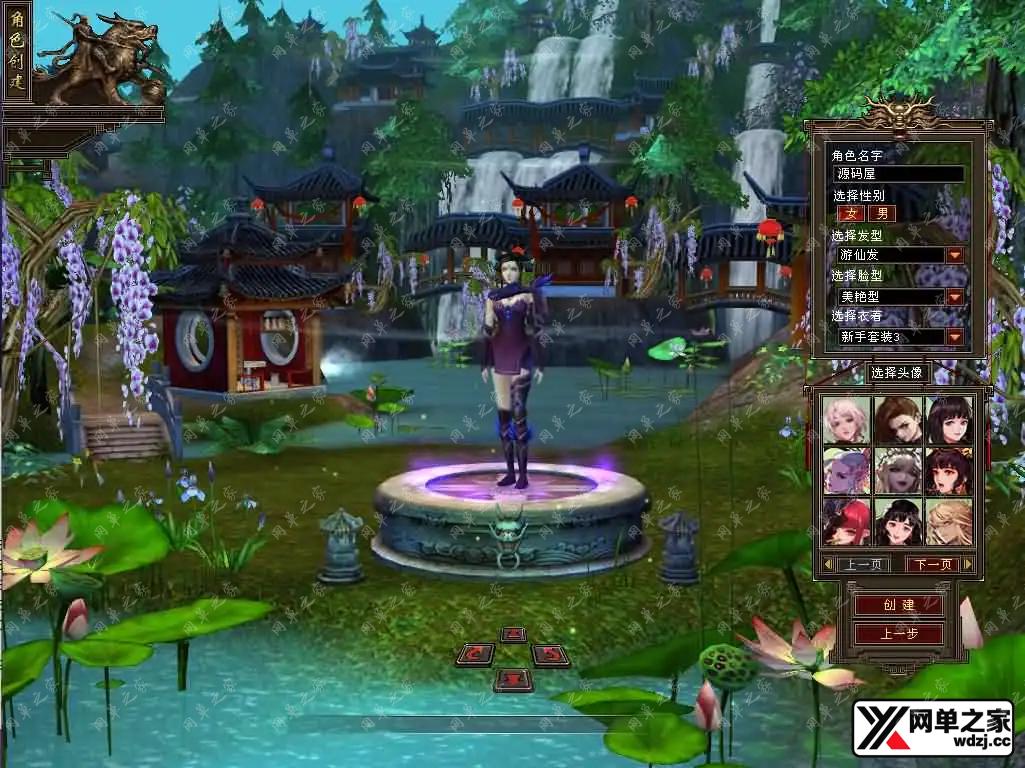Click 创建 to create the character
Image resolution: width=1025 pixels, height=768 pixels.
pos(898,605)
